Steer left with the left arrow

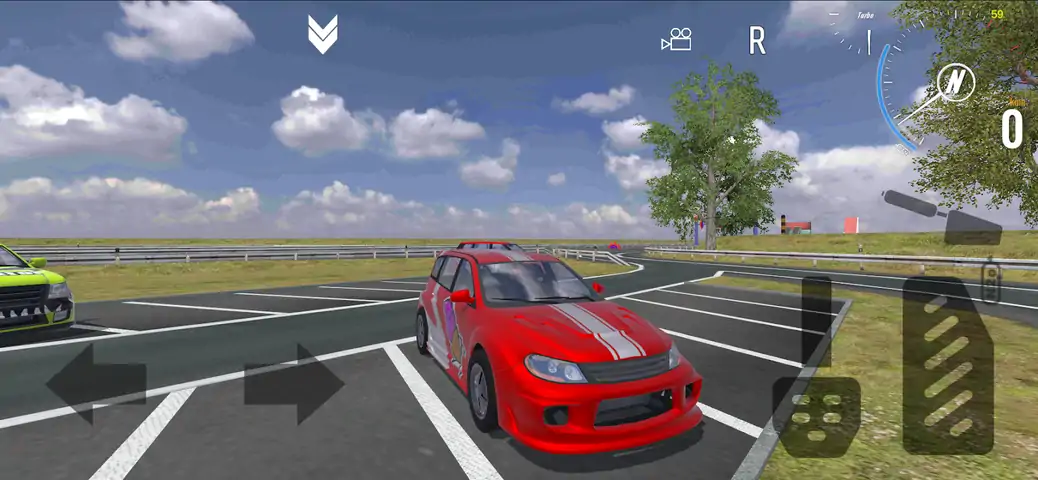[x=95, y=383]
